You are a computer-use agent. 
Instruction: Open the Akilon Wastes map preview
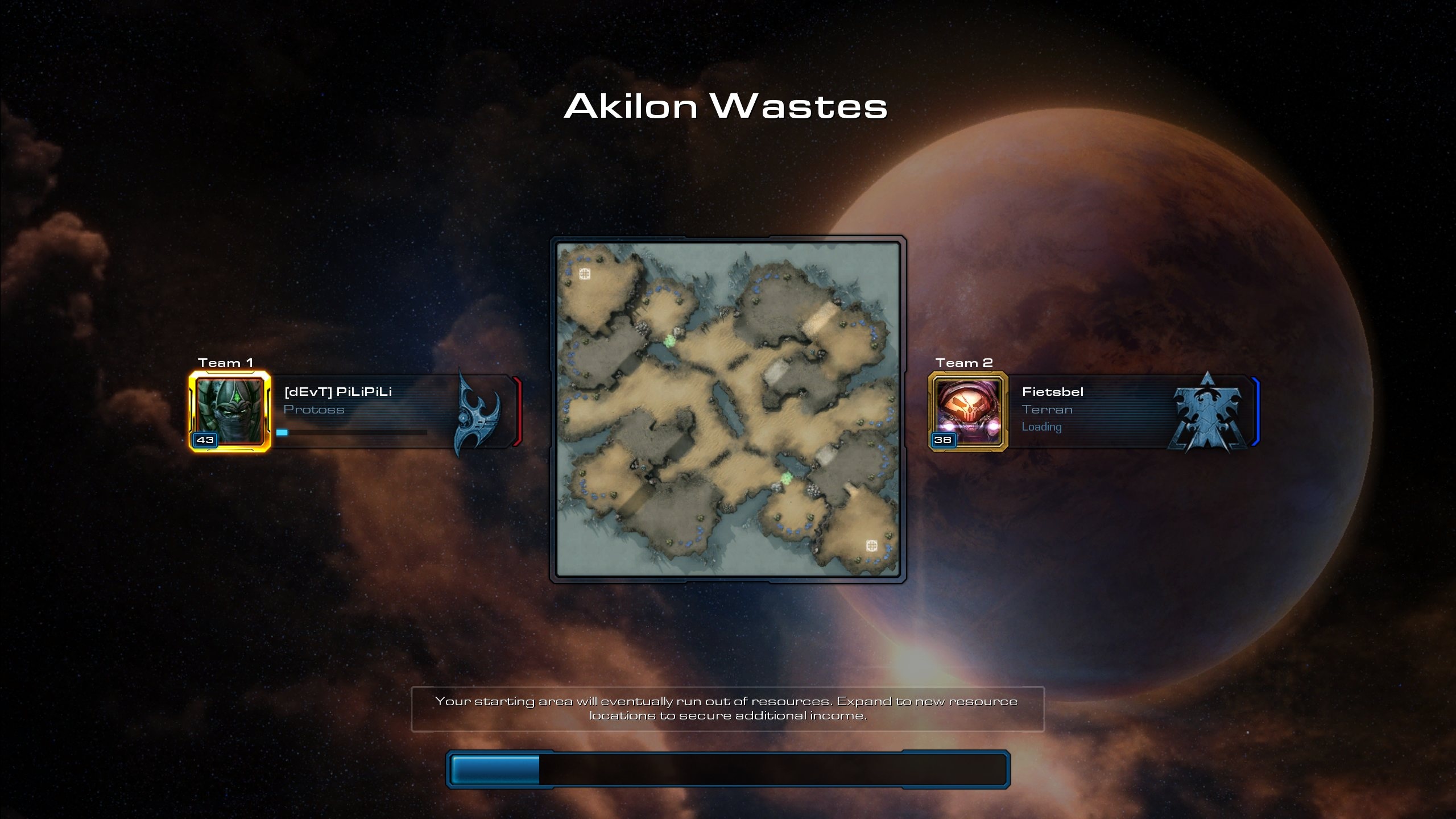click(728, 409)
